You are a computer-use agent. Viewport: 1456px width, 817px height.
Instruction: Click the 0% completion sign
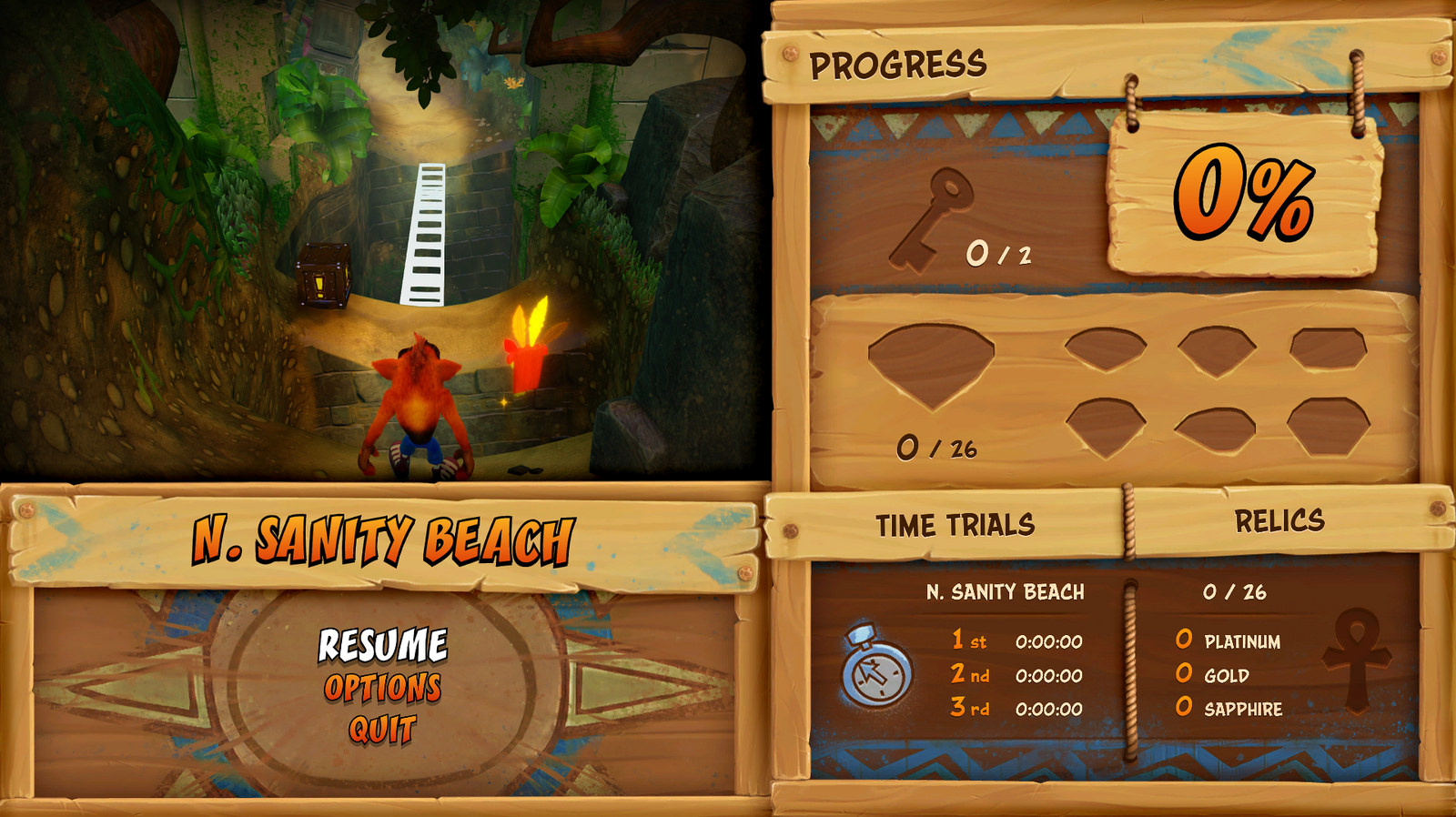(1247, 196)
